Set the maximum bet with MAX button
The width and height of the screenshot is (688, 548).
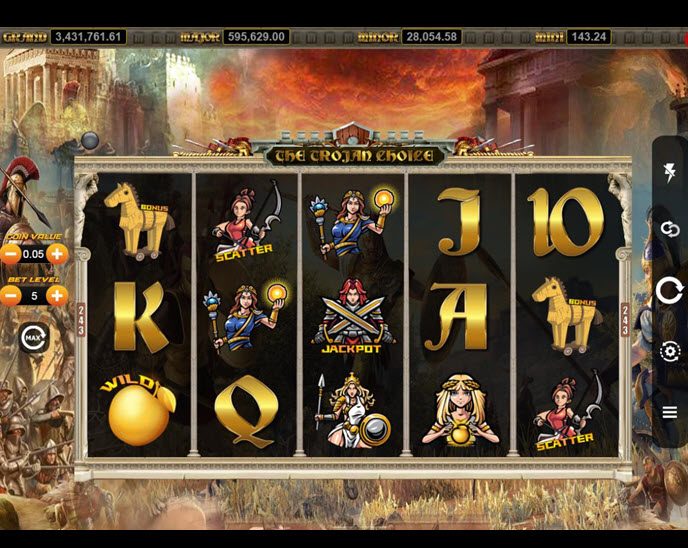pyautogui.click(x=34, y=337)
